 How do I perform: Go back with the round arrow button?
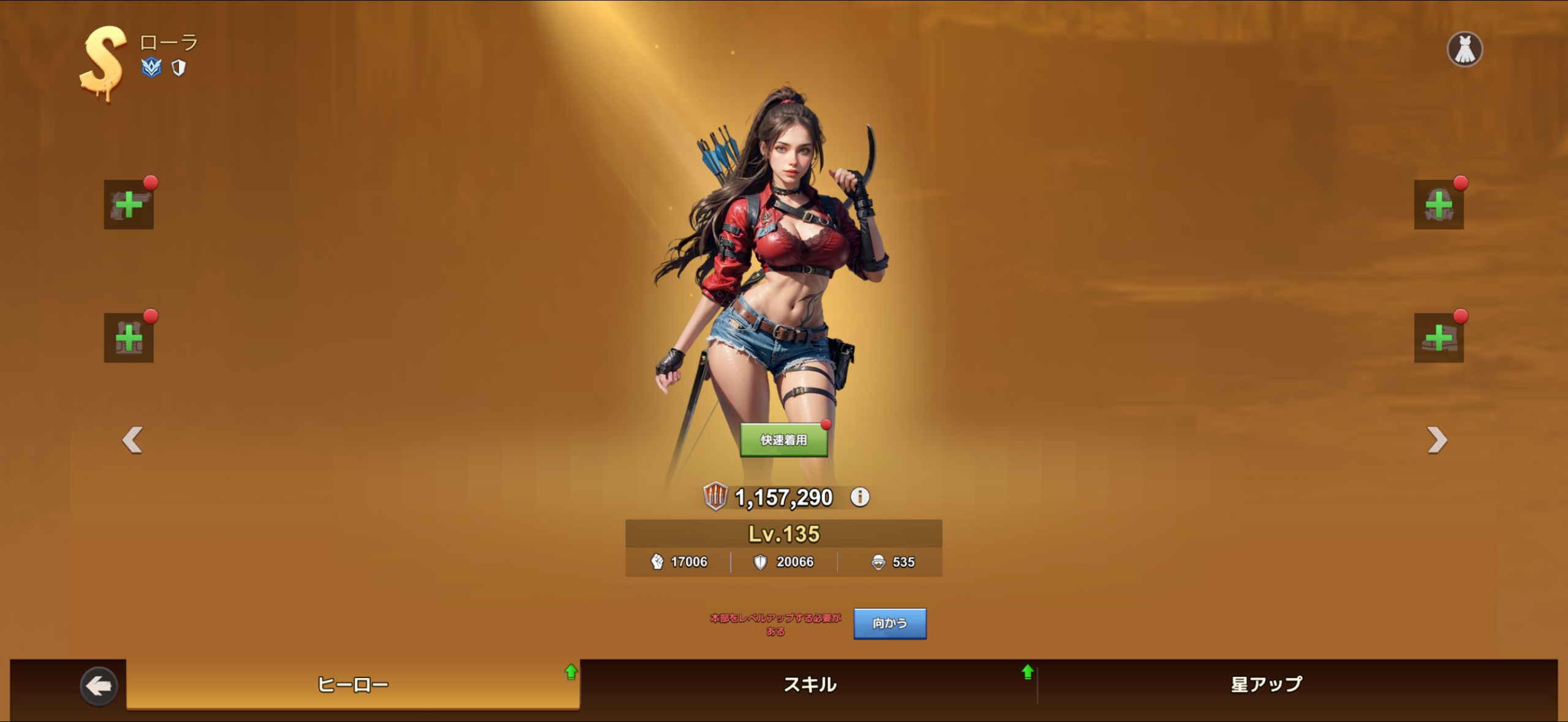[99, 686]
